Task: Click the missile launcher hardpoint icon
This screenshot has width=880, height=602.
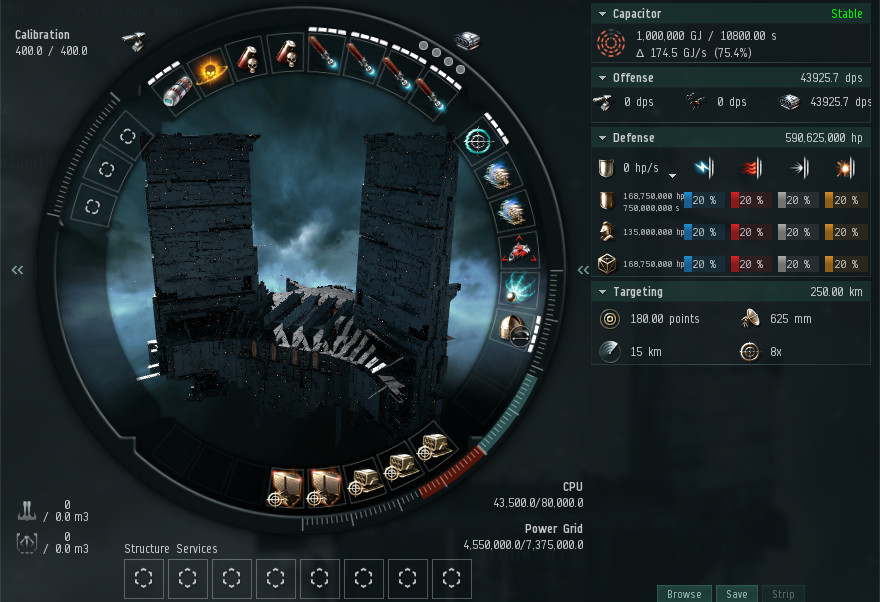Action: click(468, 40)
